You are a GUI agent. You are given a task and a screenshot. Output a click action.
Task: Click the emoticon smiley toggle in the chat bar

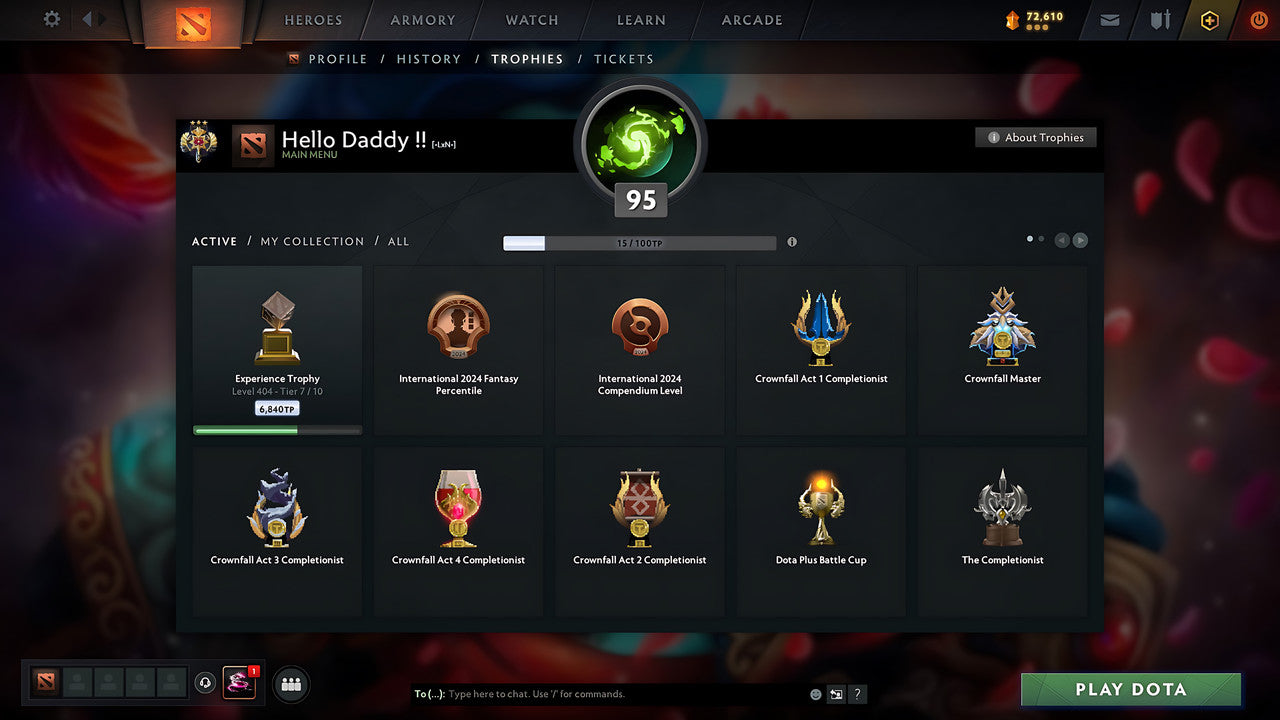[814, 693]
